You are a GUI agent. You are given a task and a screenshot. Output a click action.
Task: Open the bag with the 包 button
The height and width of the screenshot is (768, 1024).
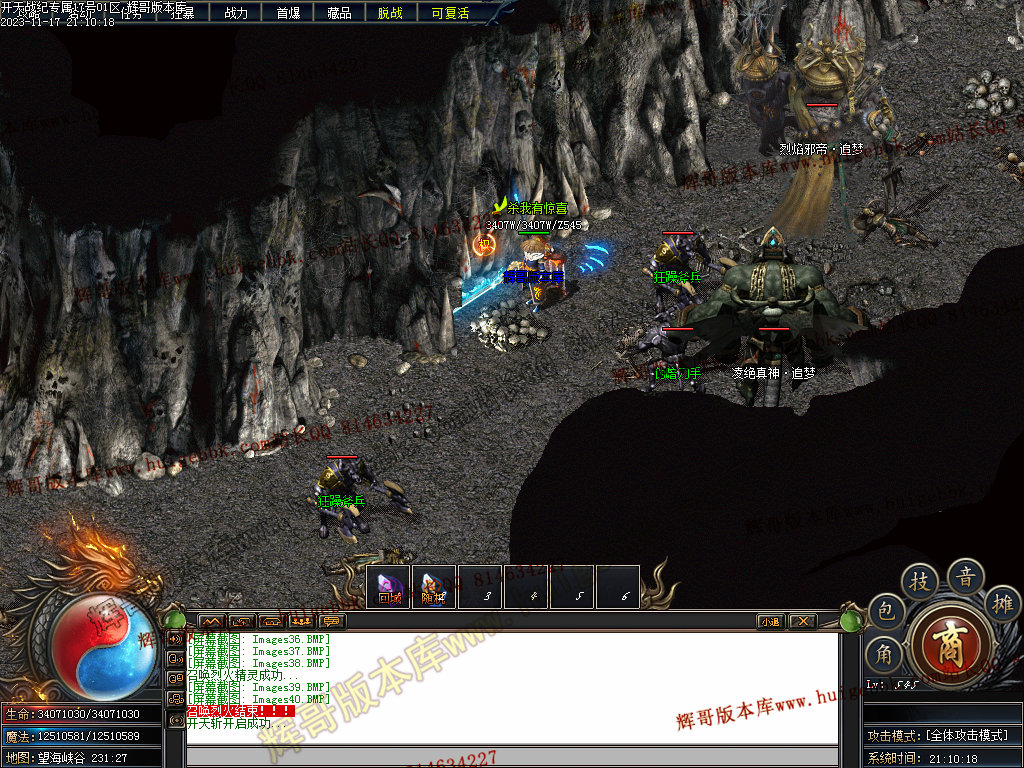click(x=885, y=612)
